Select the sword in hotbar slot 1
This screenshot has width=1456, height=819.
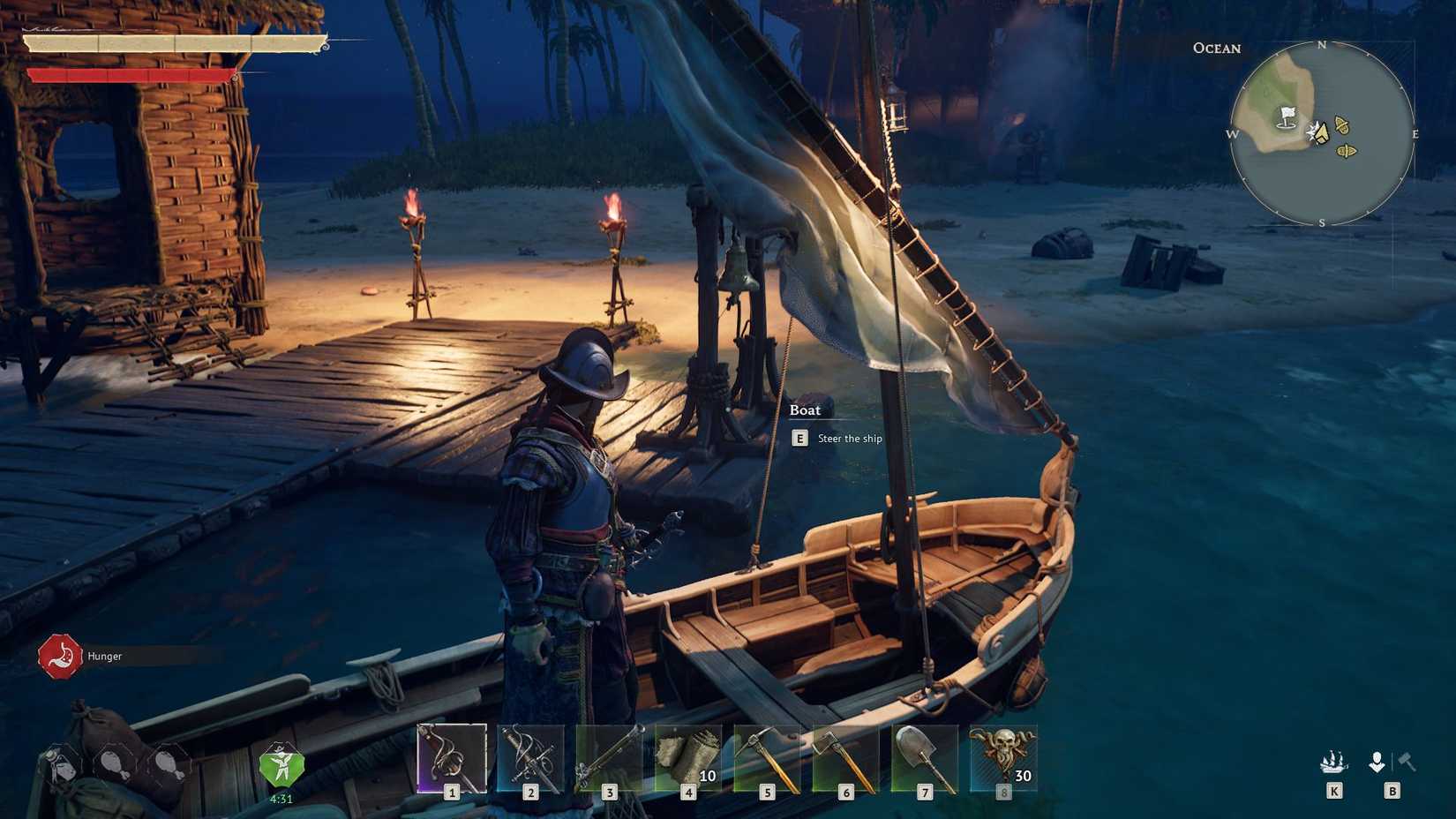pos(450,757)
